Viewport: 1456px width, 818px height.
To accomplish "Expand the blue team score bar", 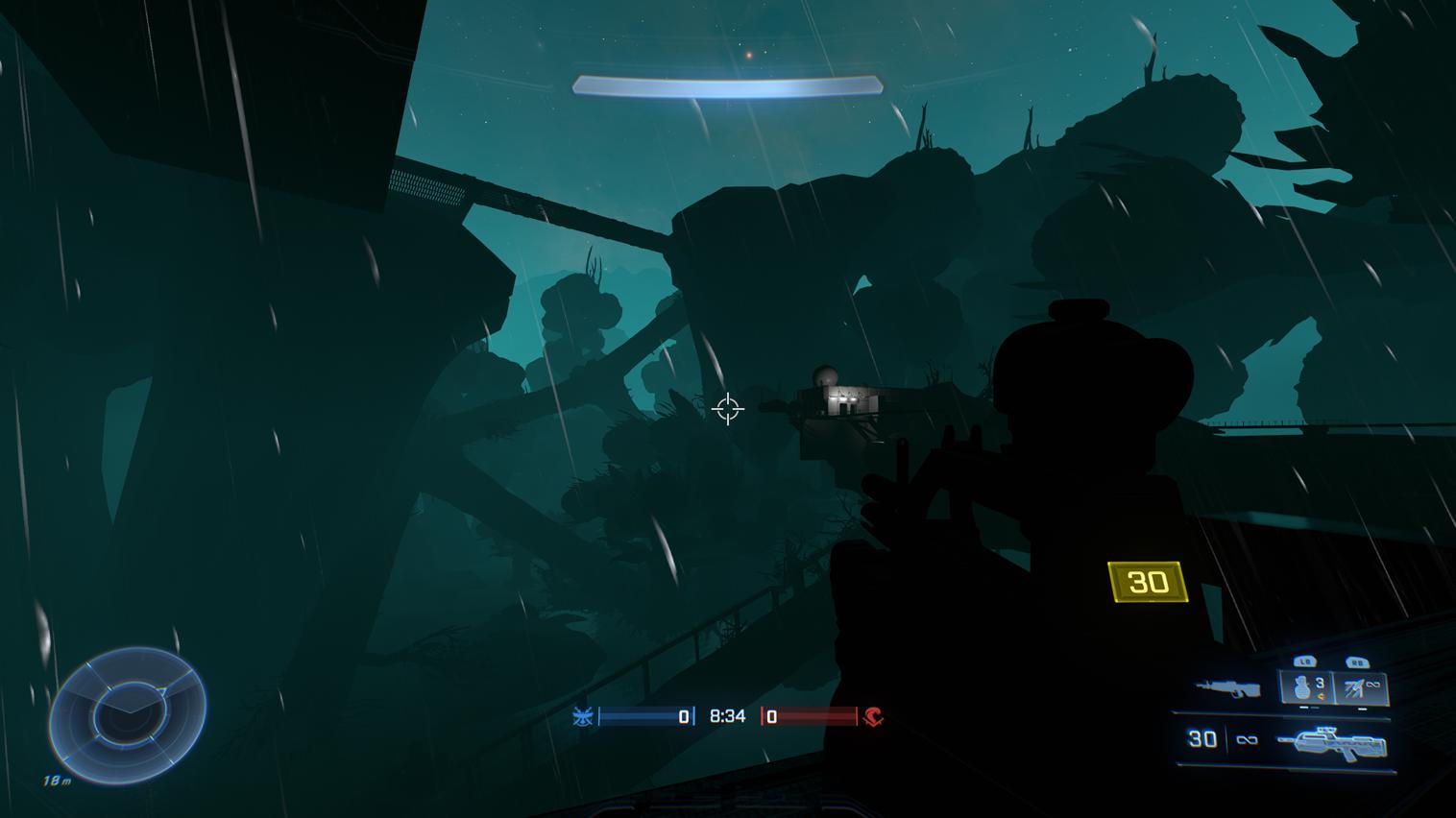I will [642, 715].
